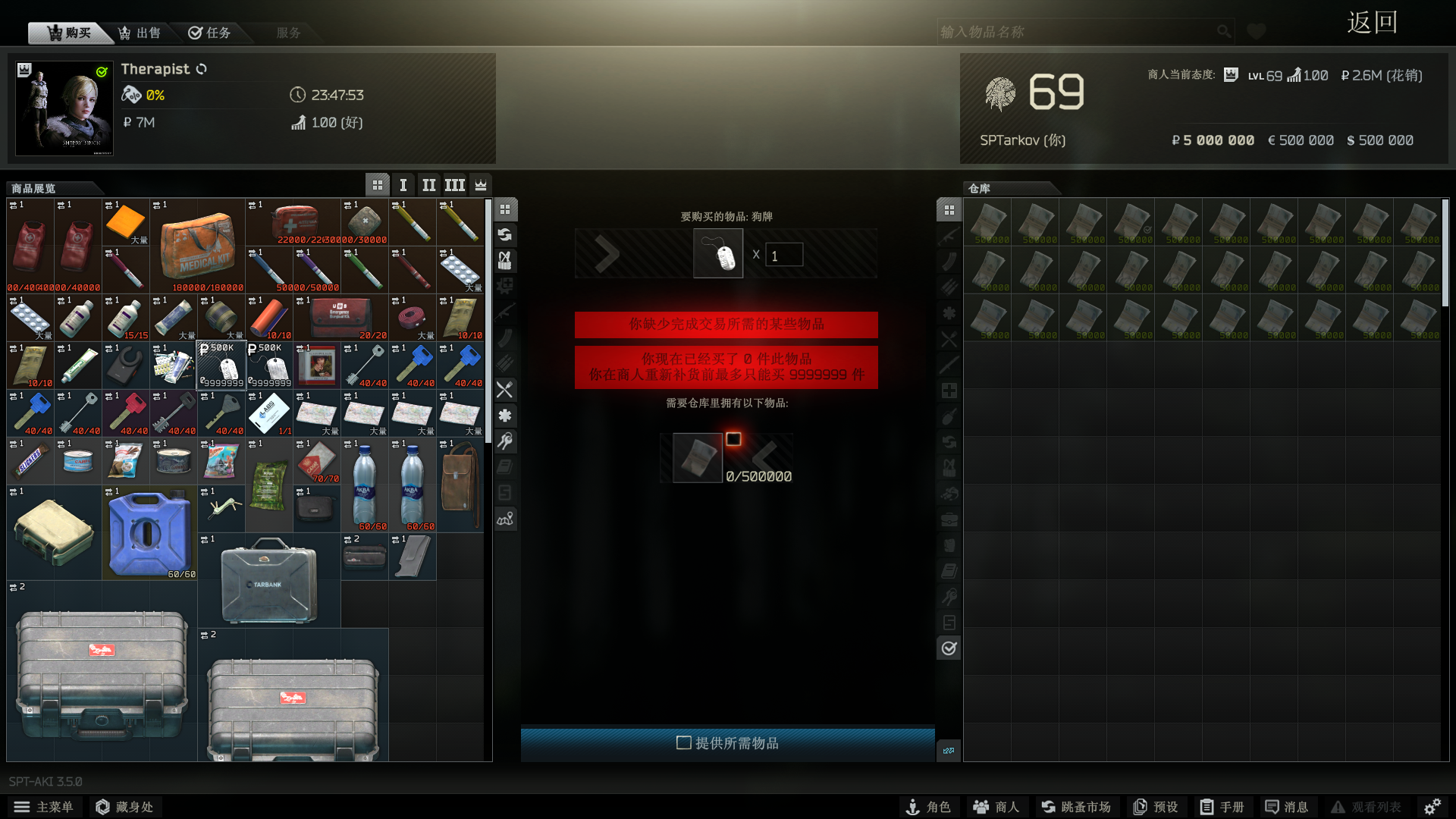Switch to the 购买 (Buy) tab

(x=70, y=33)
